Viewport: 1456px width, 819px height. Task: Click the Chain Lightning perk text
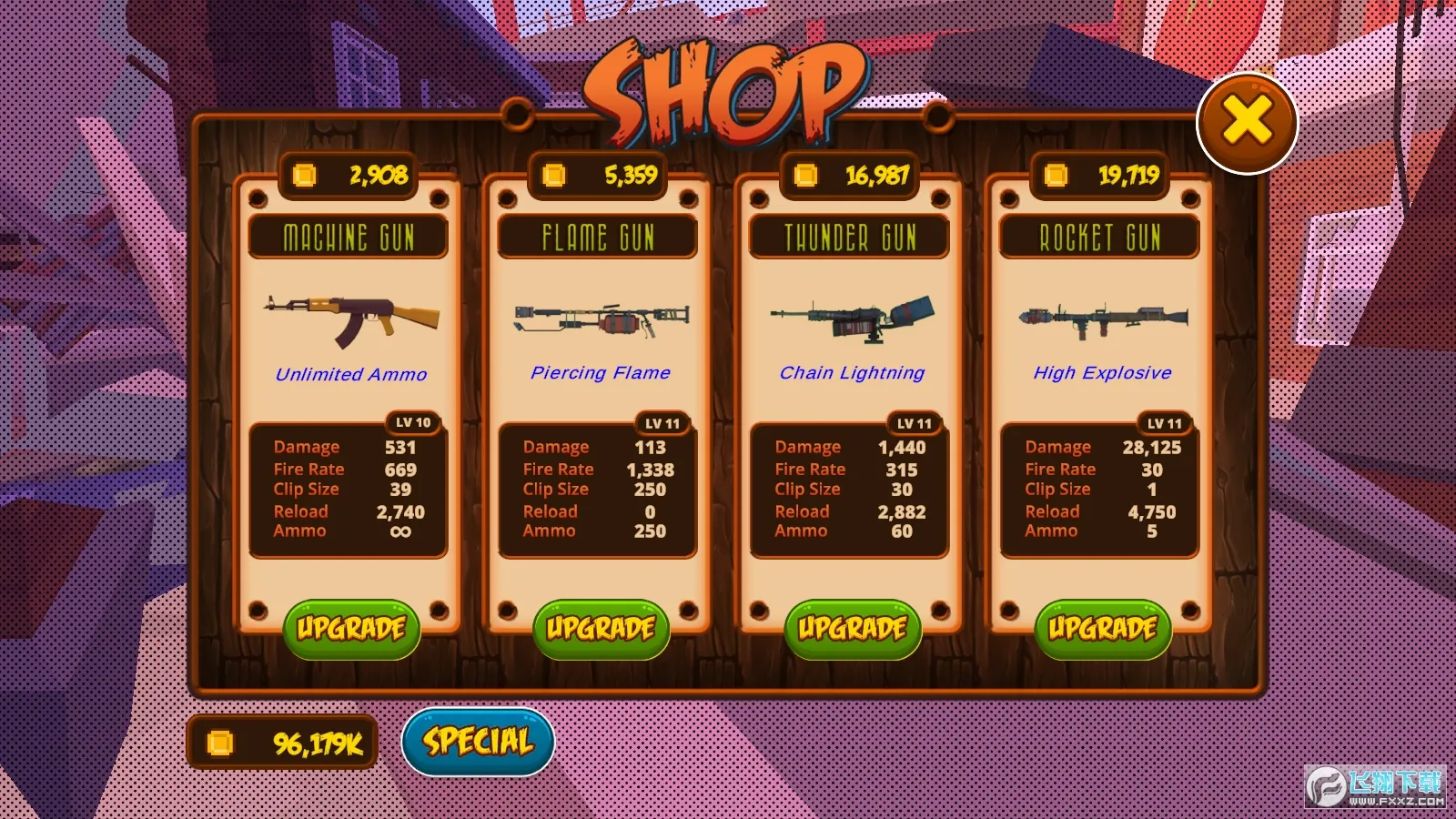[x=852, y=372]
